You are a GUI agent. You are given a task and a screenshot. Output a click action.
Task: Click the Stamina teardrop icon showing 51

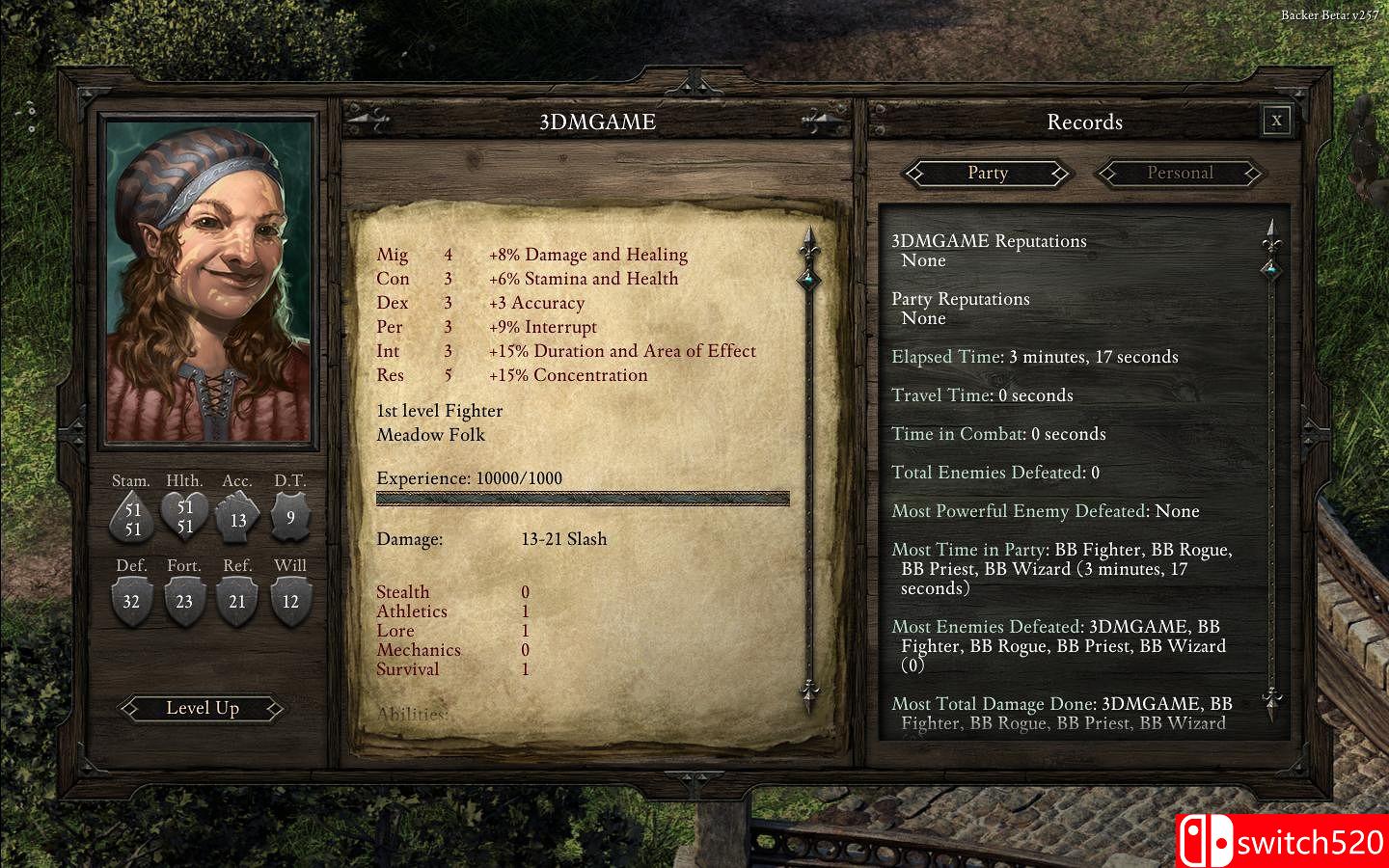pos(132,516)
